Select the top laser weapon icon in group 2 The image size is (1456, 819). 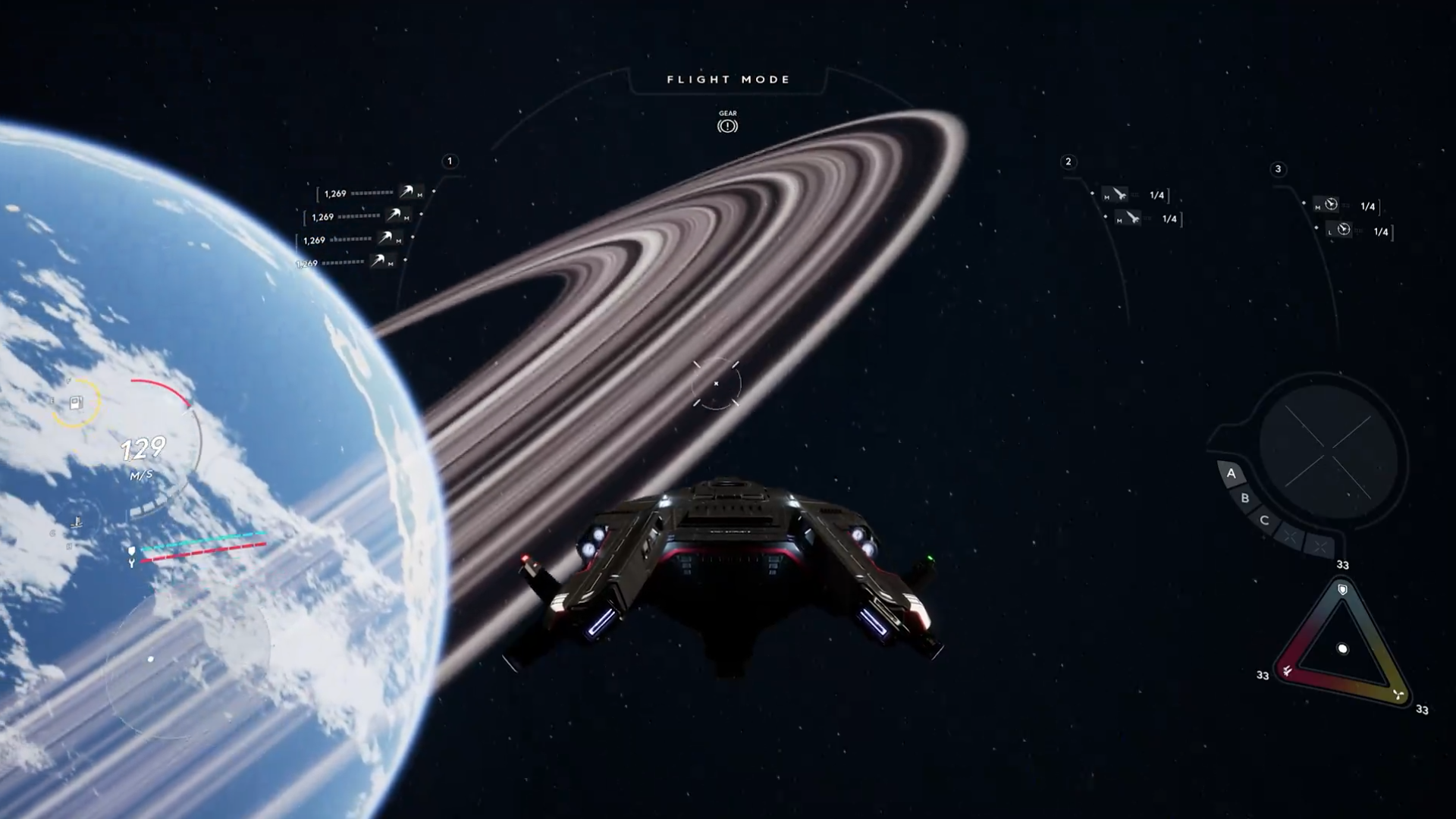1114,196
